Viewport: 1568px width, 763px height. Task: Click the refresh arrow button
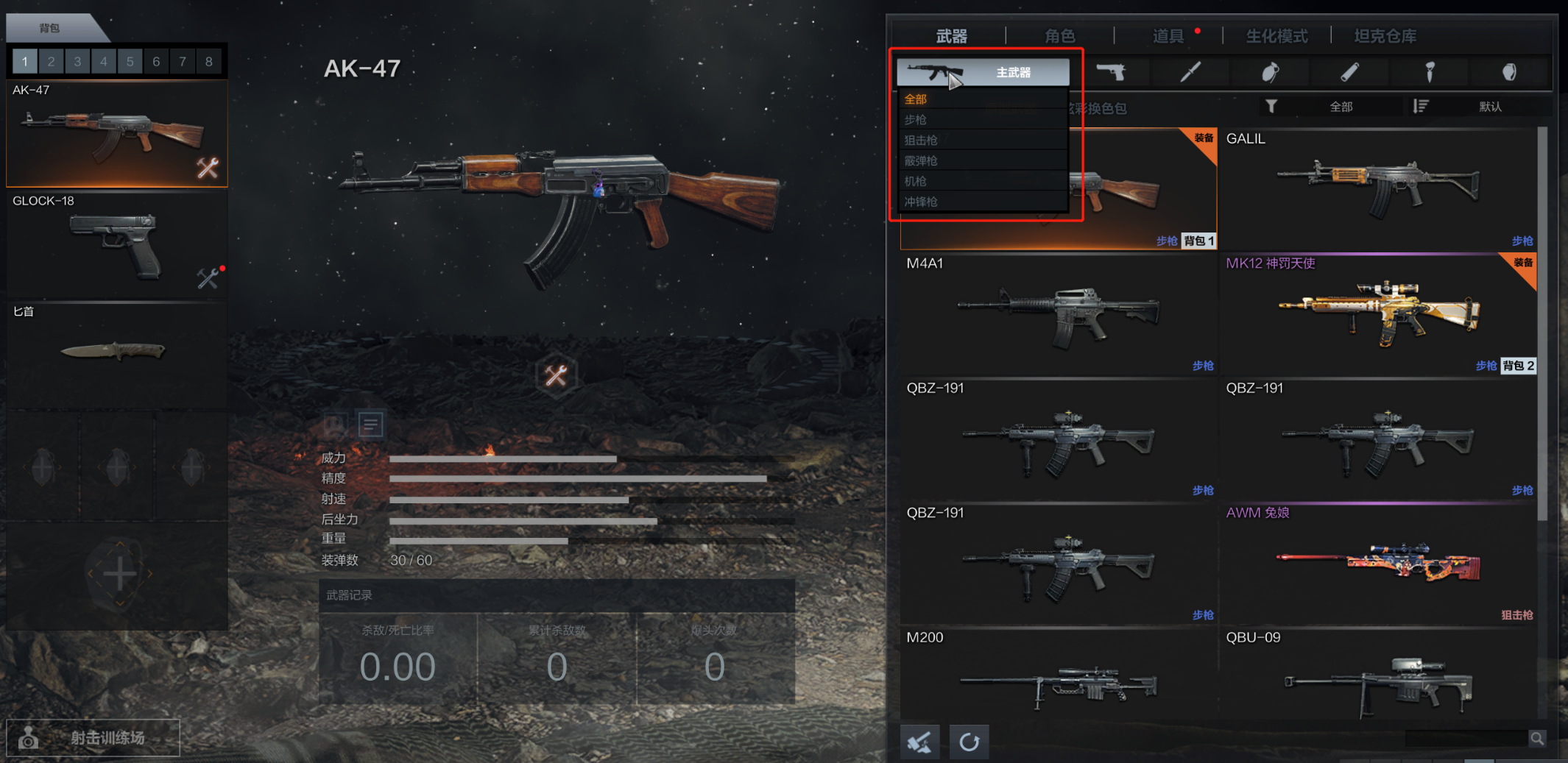969,742
